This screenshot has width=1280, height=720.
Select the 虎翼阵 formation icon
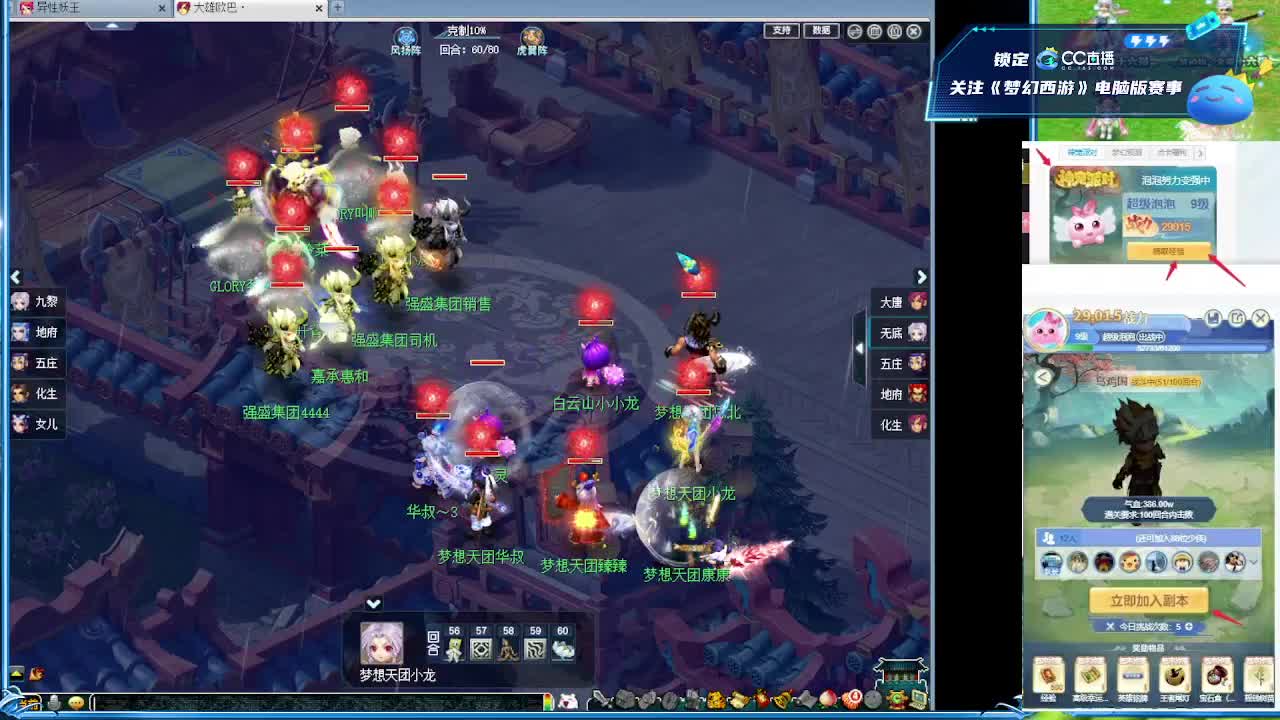click(x=531, y=36)
